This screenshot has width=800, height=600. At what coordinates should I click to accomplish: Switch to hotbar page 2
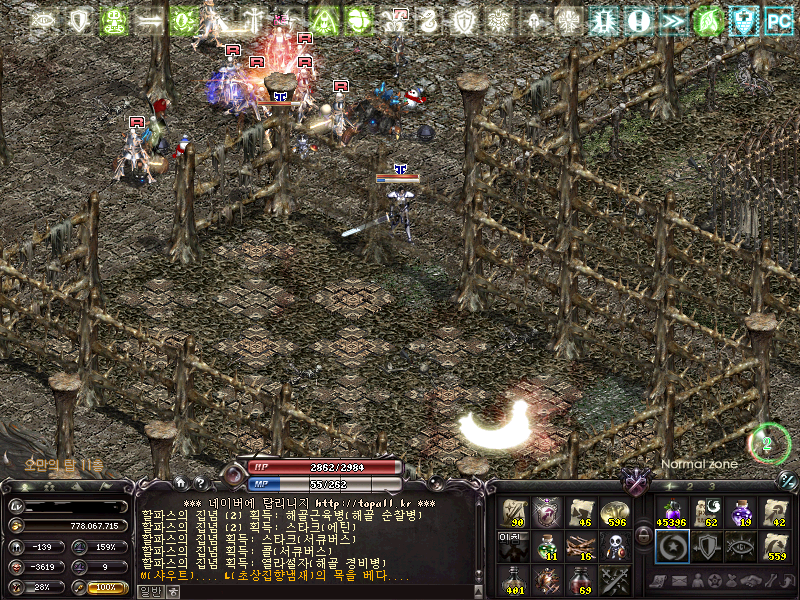tap(690, 486)
